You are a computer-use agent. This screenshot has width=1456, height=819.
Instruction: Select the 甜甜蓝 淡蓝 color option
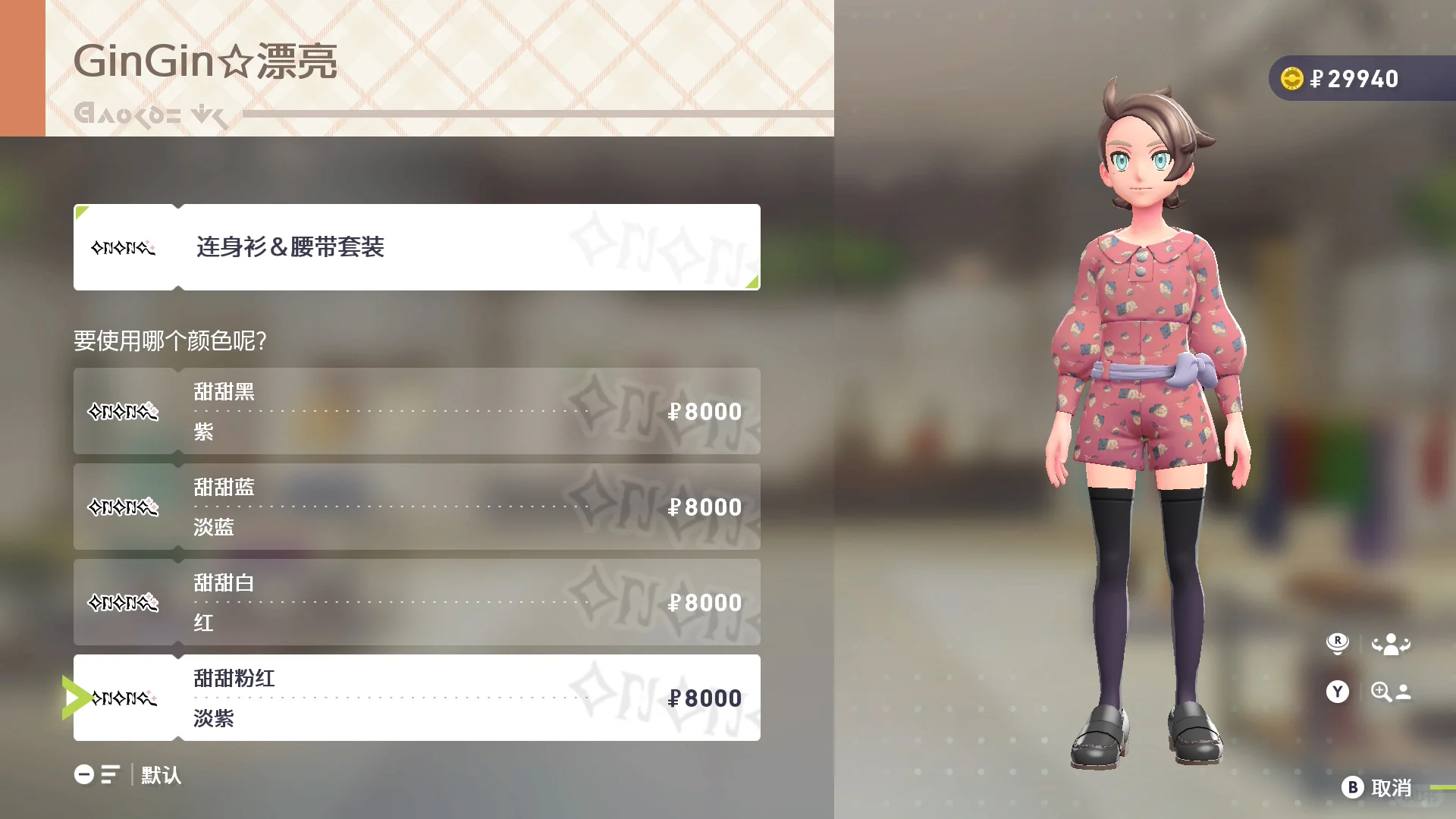pos(417,507)
